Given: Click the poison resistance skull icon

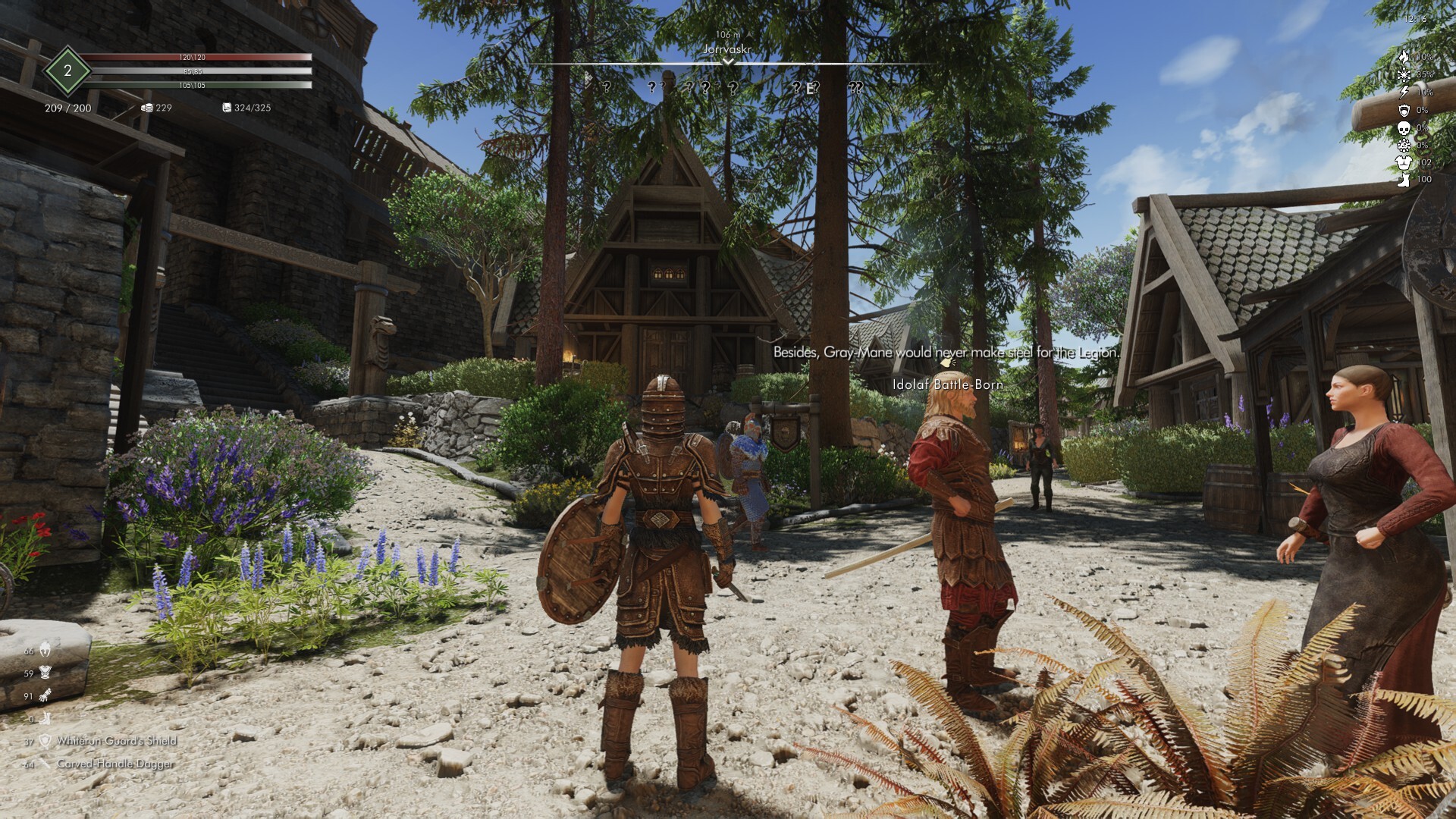Looking at the screenshot, I should coord(1404,127).
